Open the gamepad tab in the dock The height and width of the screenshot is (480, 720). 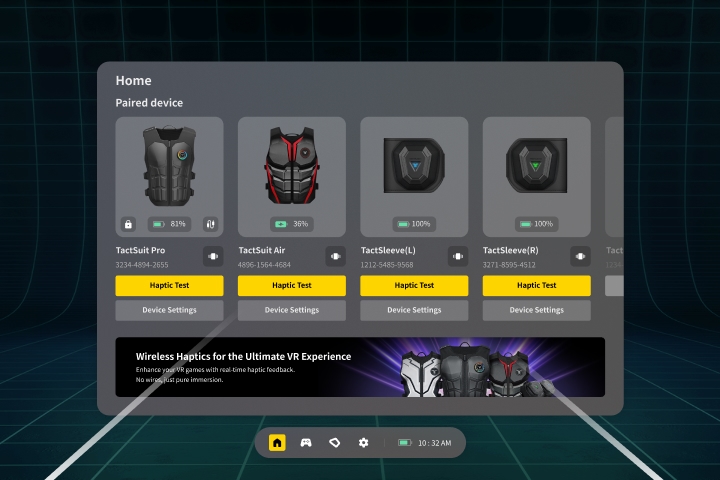tap(306, 442)
